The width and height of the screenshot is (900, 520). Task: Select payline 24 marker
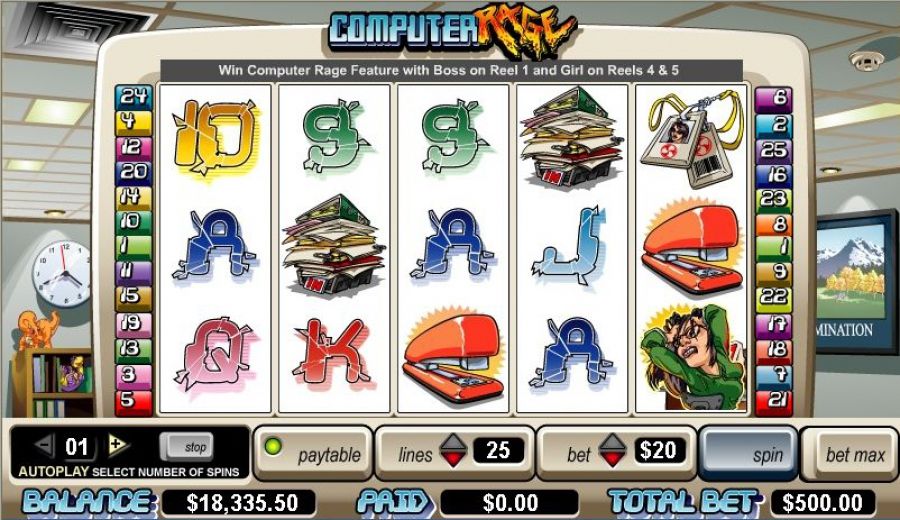[x=133, y=97]
